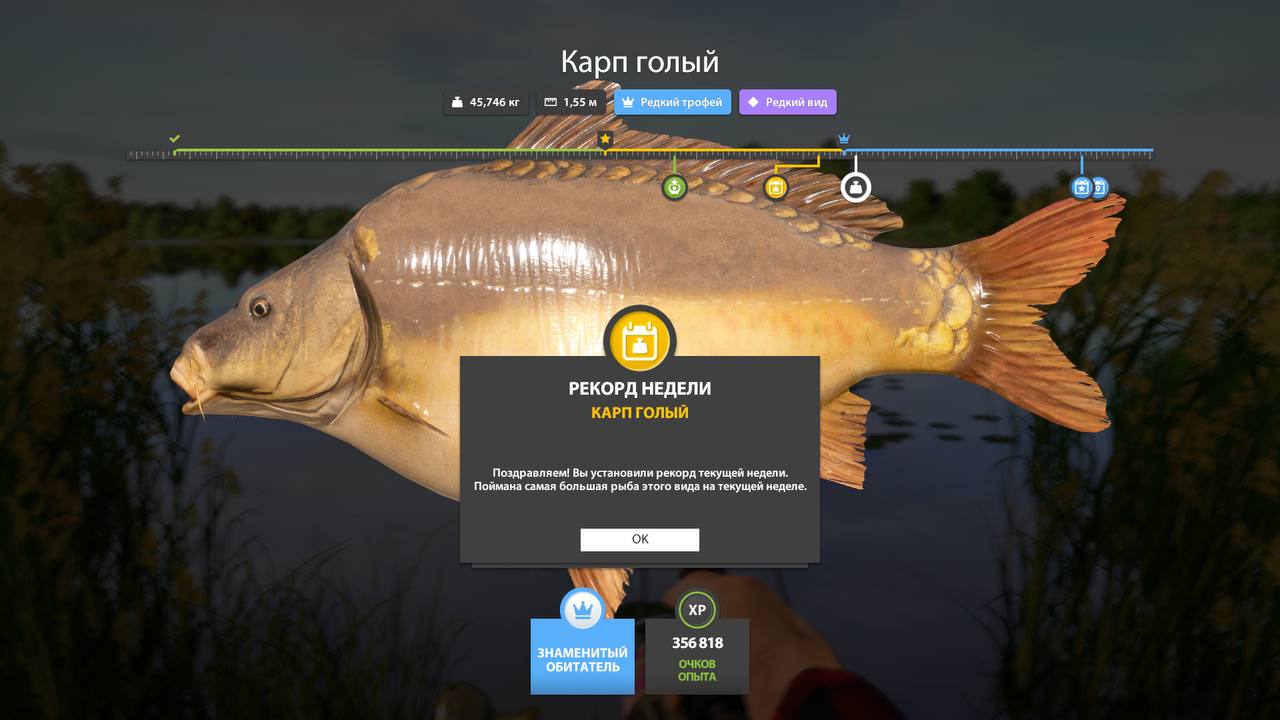This screenshot has height=720, width=1280.
Task: Select the yellow calendar marker on the scale
Action: (x=776, y=187)
